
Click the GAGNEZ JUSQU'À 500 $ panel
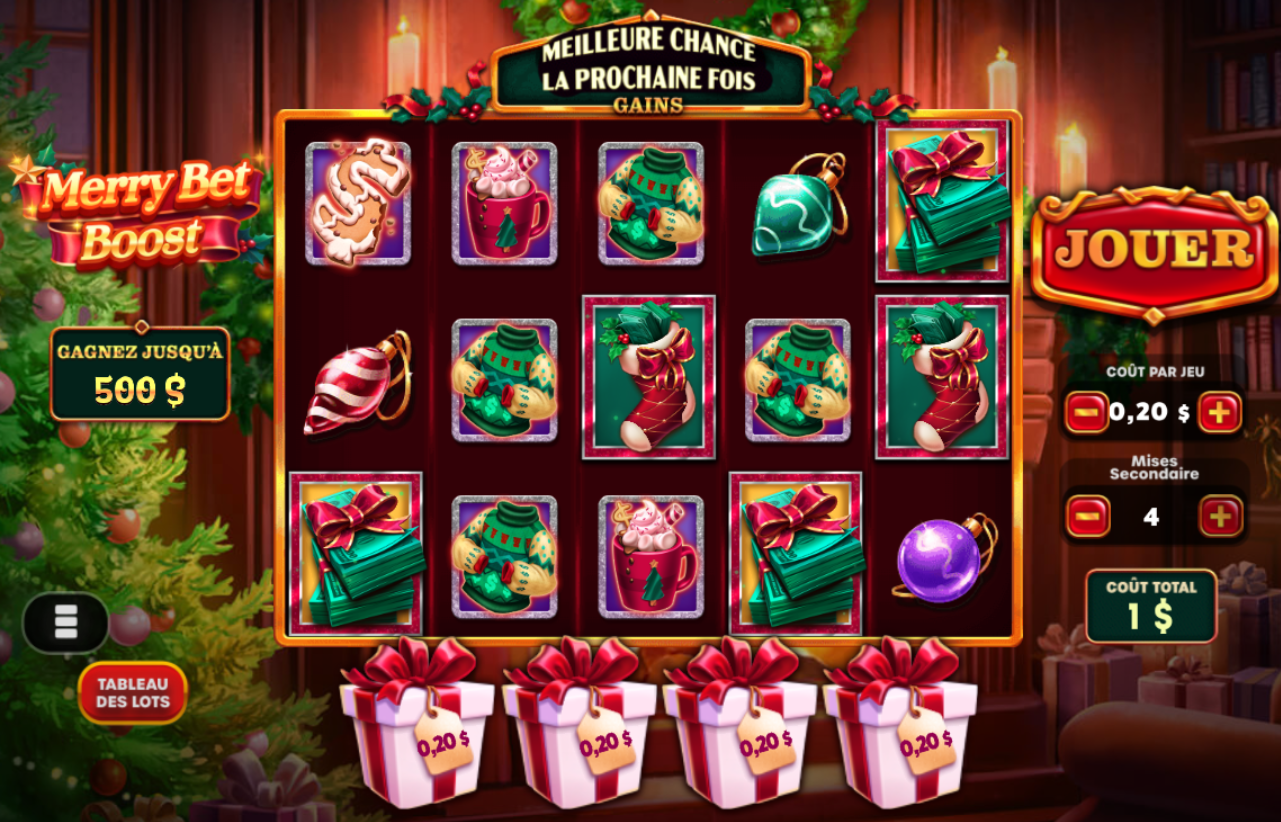(x=140, y=372)
